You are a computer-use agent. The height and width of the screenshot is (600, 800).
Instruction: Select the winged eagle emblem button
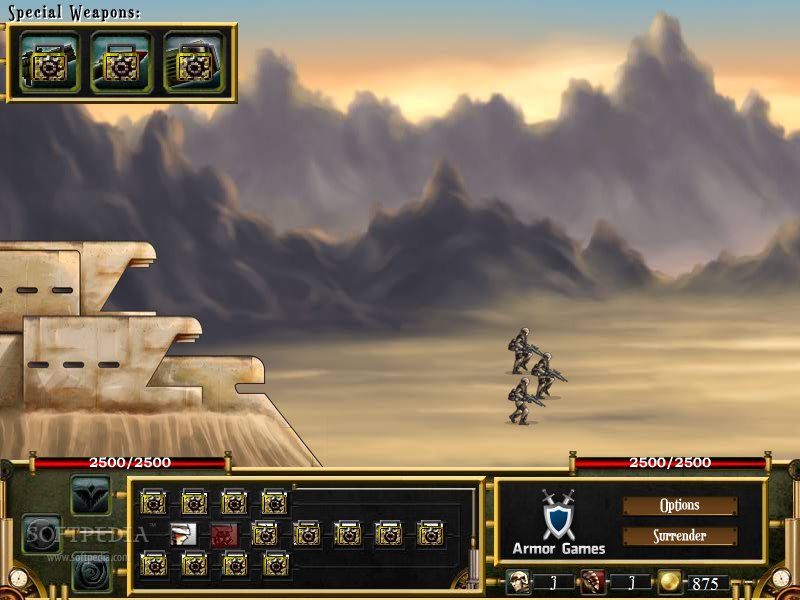coord(90,494)
